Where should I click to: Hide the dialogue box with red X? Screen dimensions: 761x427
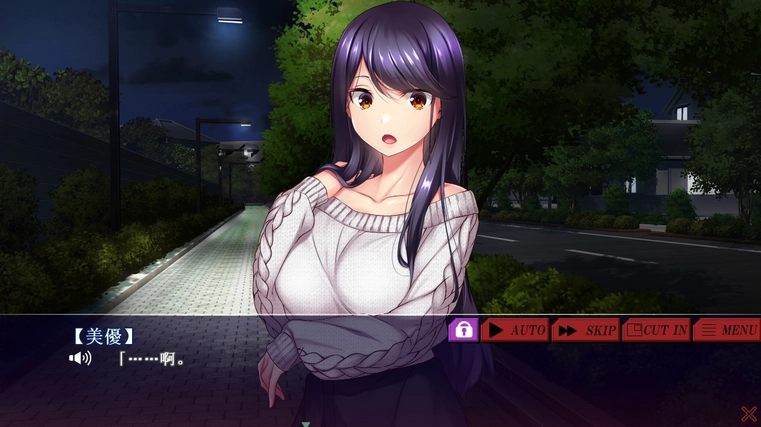[x=748, y=413]
